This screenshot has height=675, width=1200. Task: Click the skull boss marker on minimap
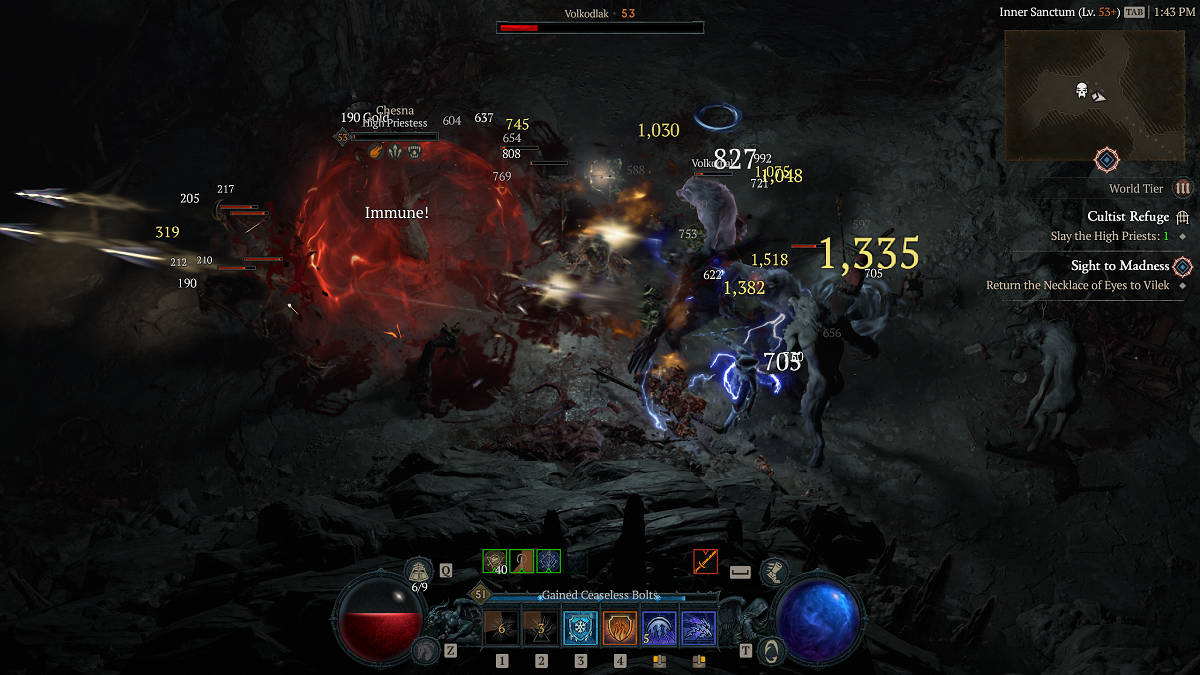(1081, 91)
